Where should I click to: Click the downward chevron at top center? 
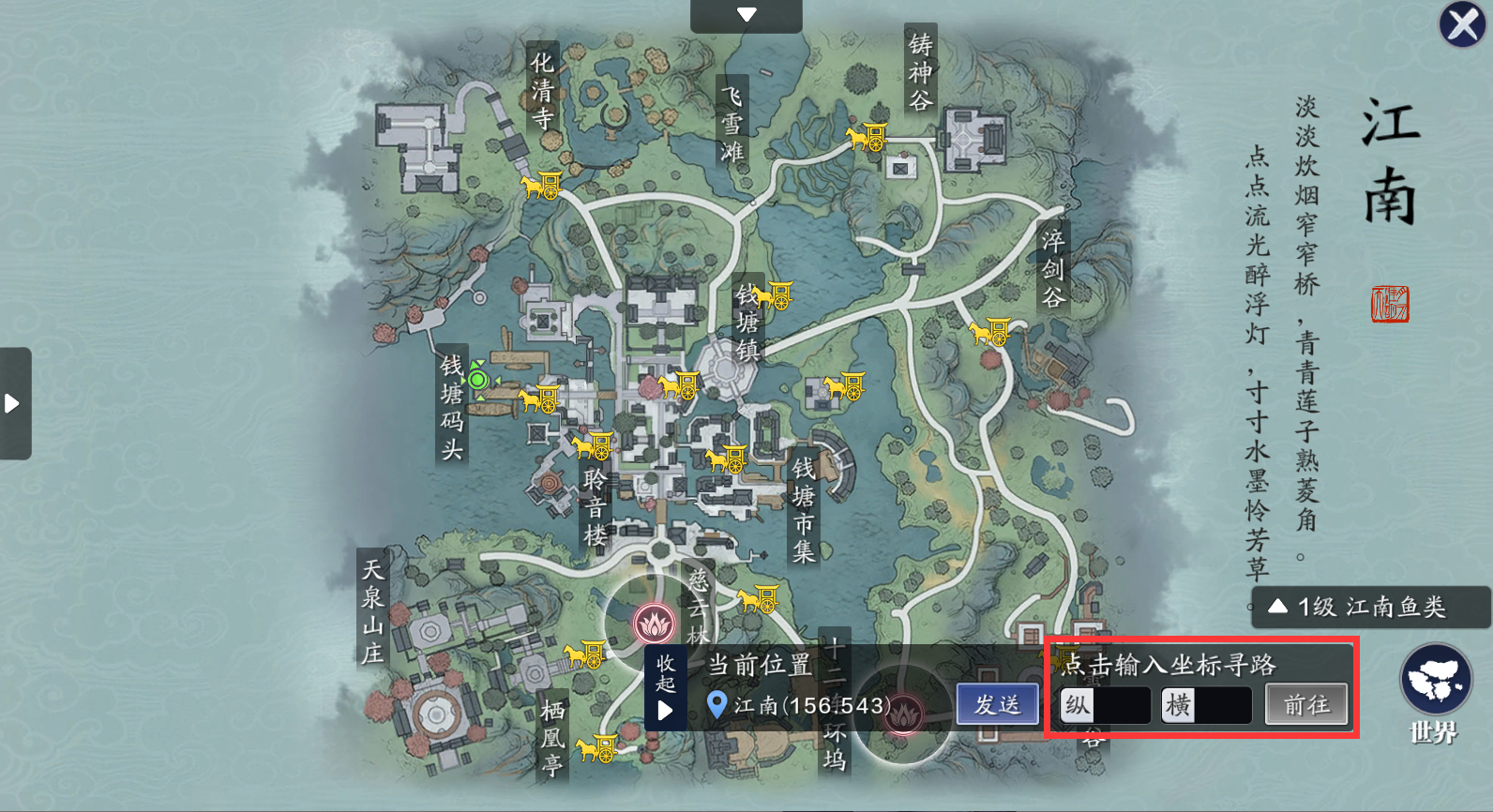point(746,13)
